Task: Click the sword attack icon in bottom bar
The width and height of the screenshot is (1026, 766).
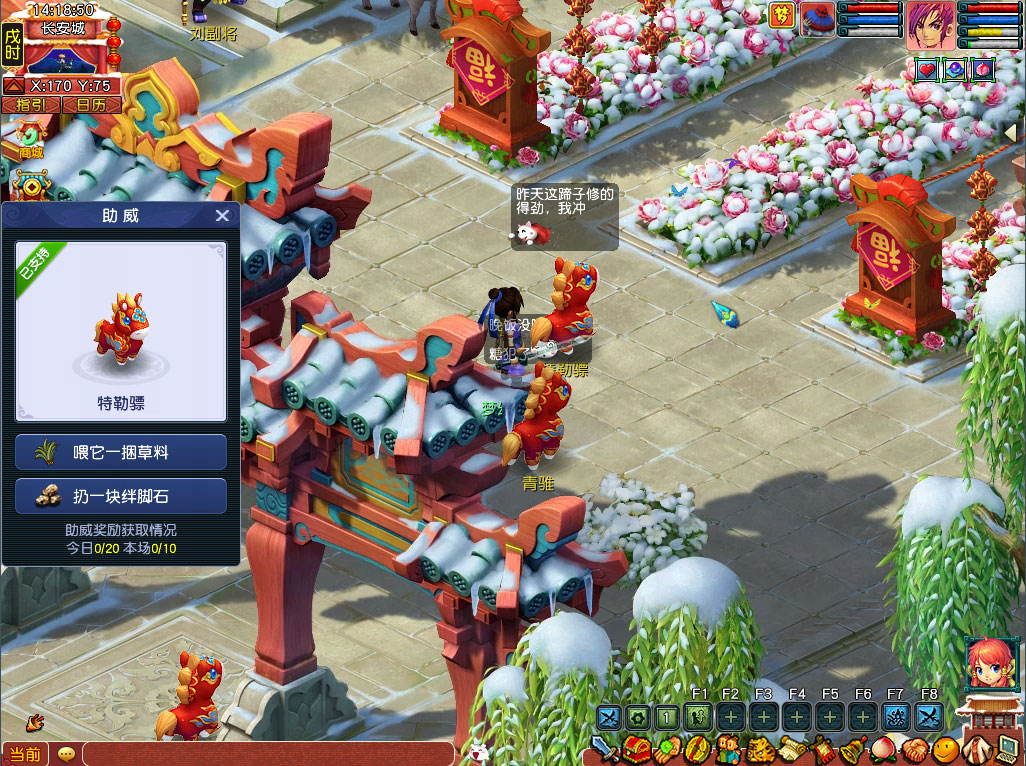Action: click(603, 749)
